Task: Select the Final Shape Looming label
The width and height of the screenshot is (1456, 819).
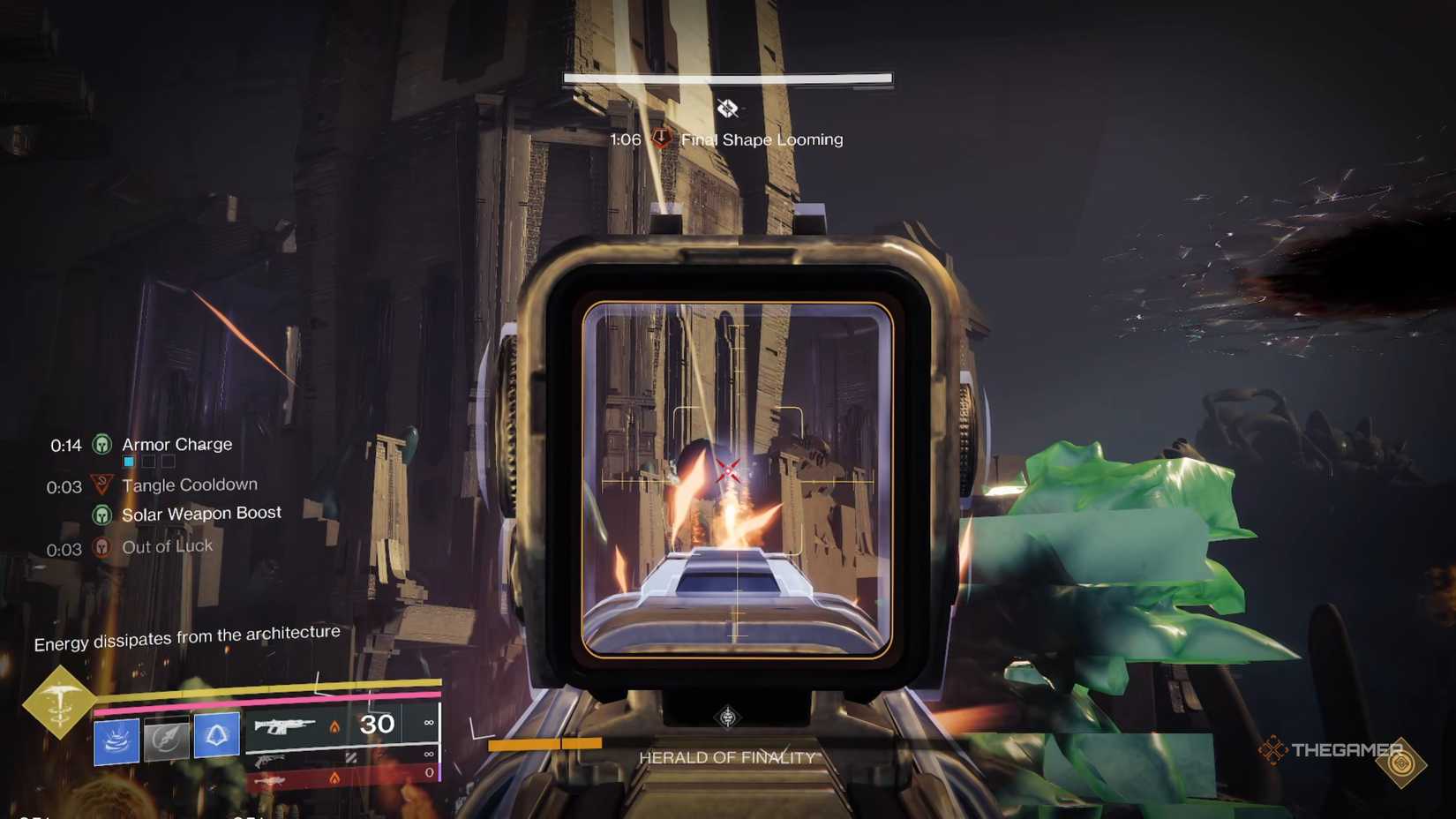Action: (760, 139)
